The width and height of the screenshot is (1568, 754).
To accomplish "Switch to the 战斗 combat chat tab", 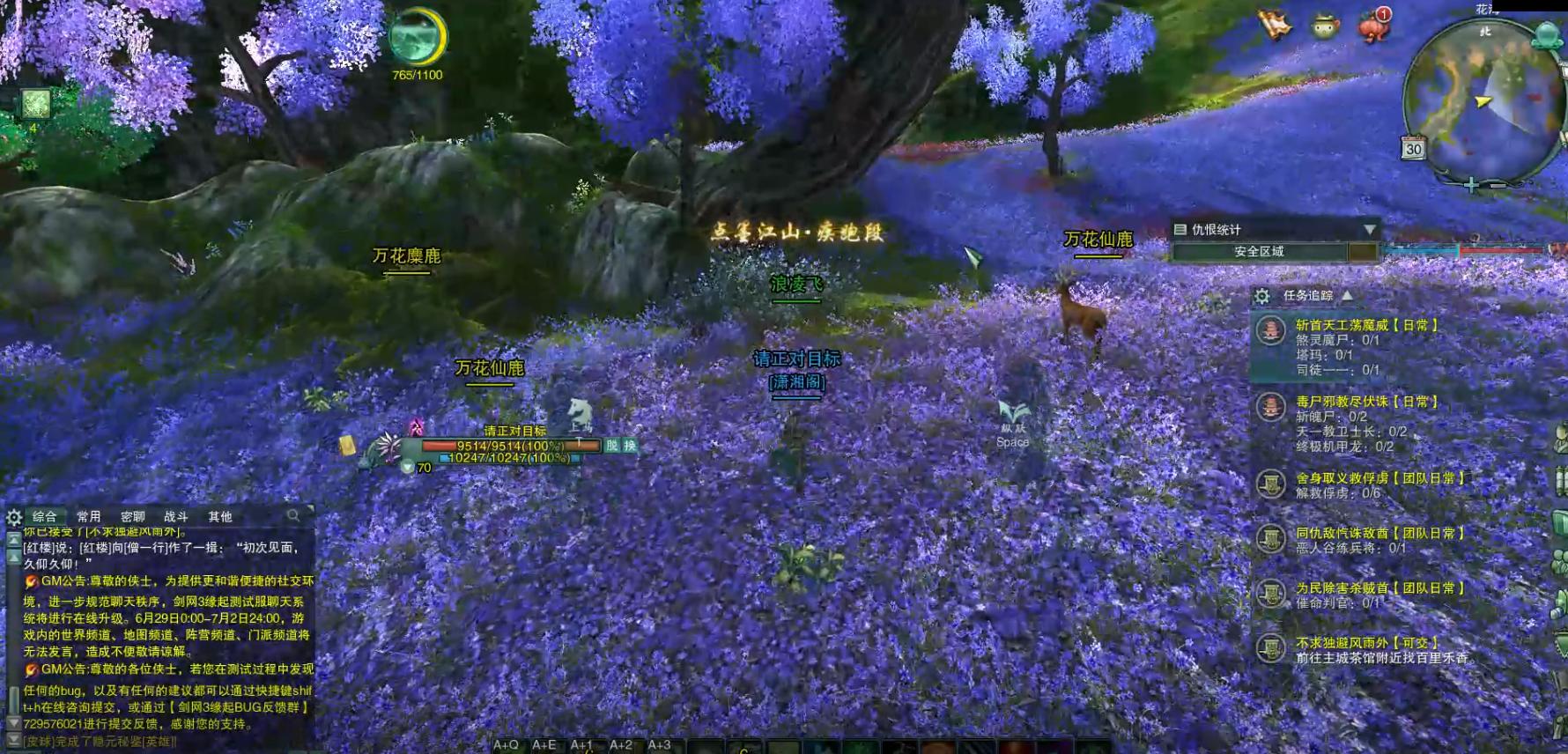I will pyautogui.click(x=176, y=517).
